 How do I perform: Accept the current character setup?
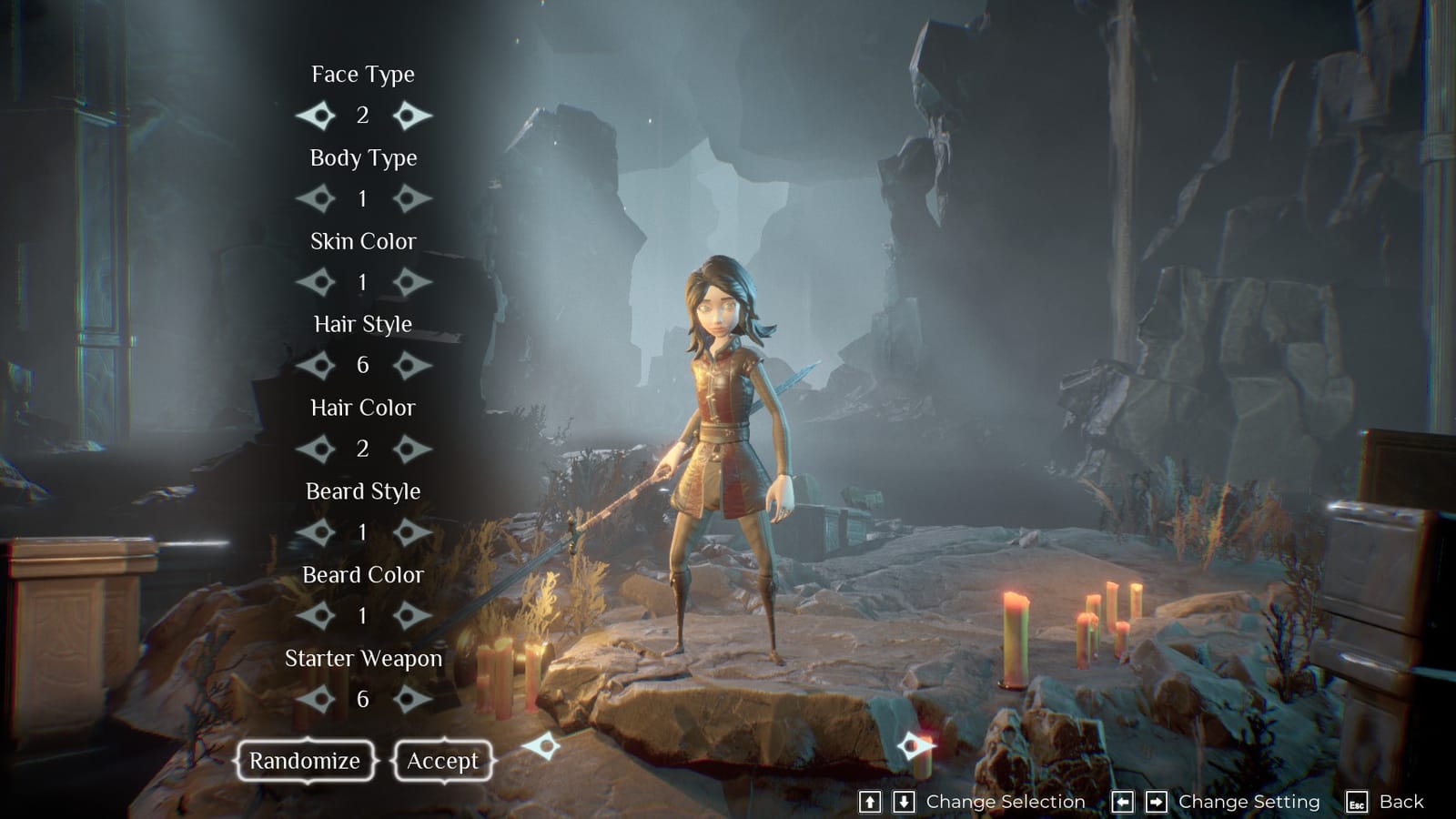pyautogui.click(x=442, y=761)
